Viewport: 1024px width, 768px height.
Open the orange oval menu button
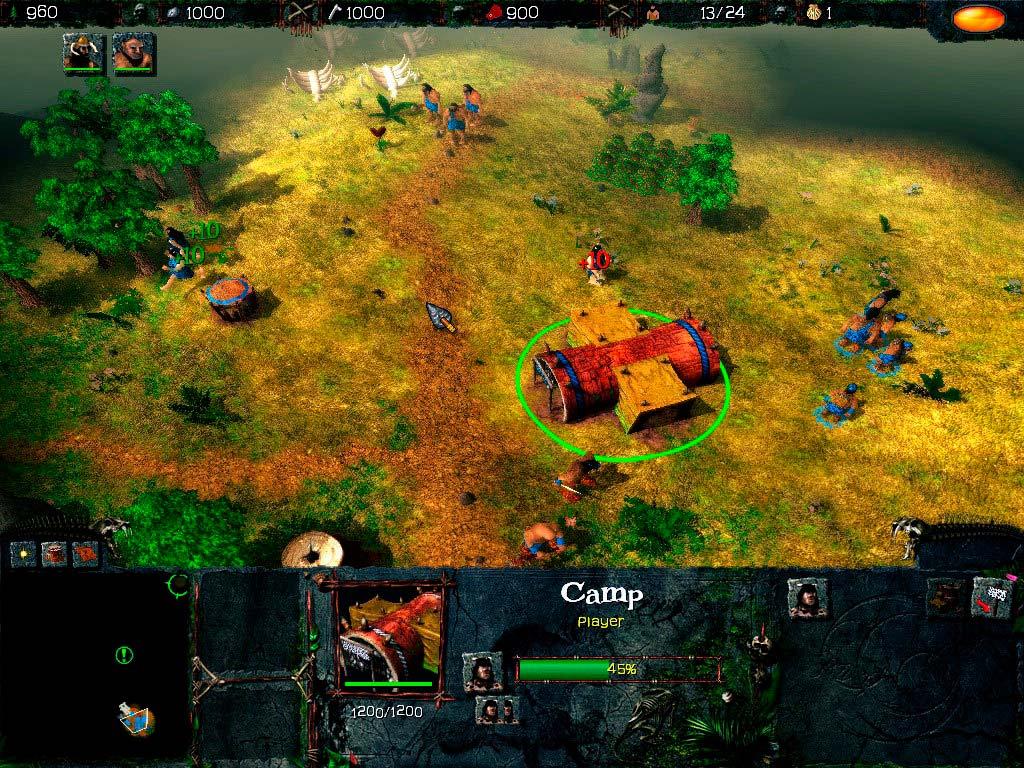pos(978,18)
